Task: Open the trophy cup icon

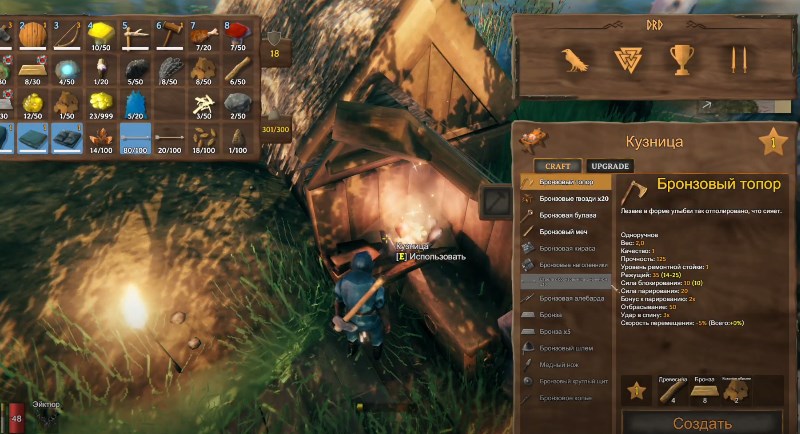Action: point(683,61)
